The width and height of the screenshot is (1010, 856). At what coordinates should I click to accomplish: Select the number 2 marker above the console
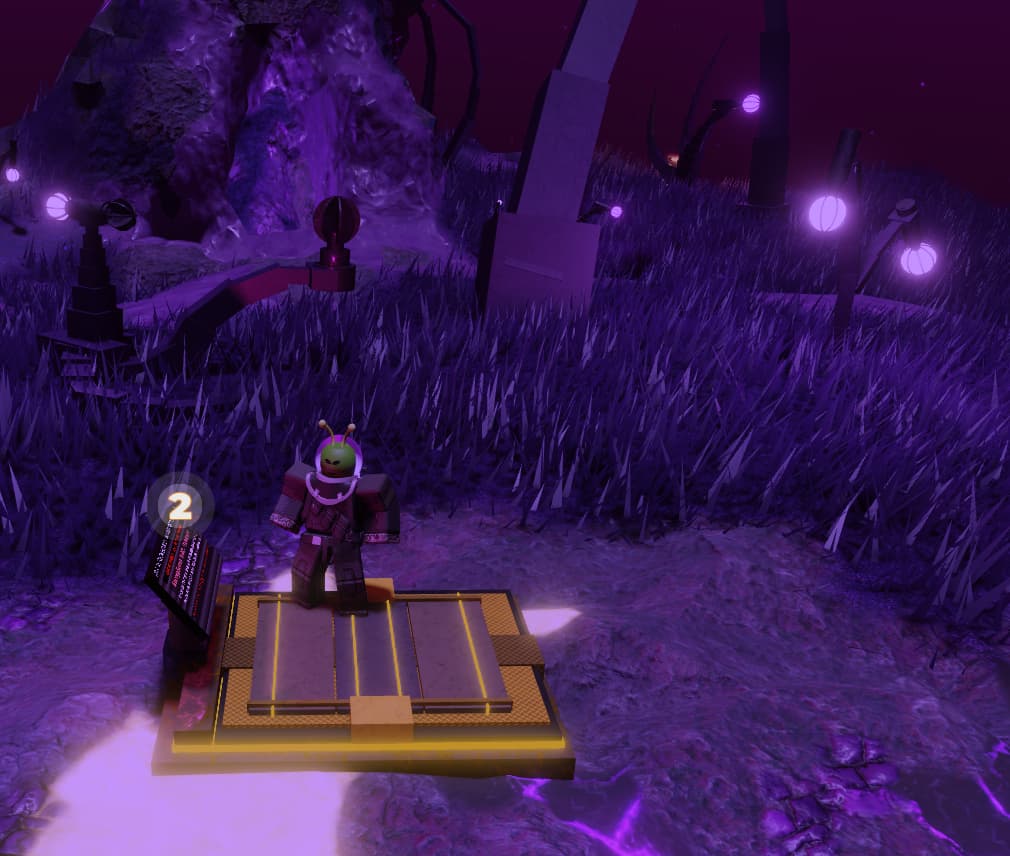180,506
